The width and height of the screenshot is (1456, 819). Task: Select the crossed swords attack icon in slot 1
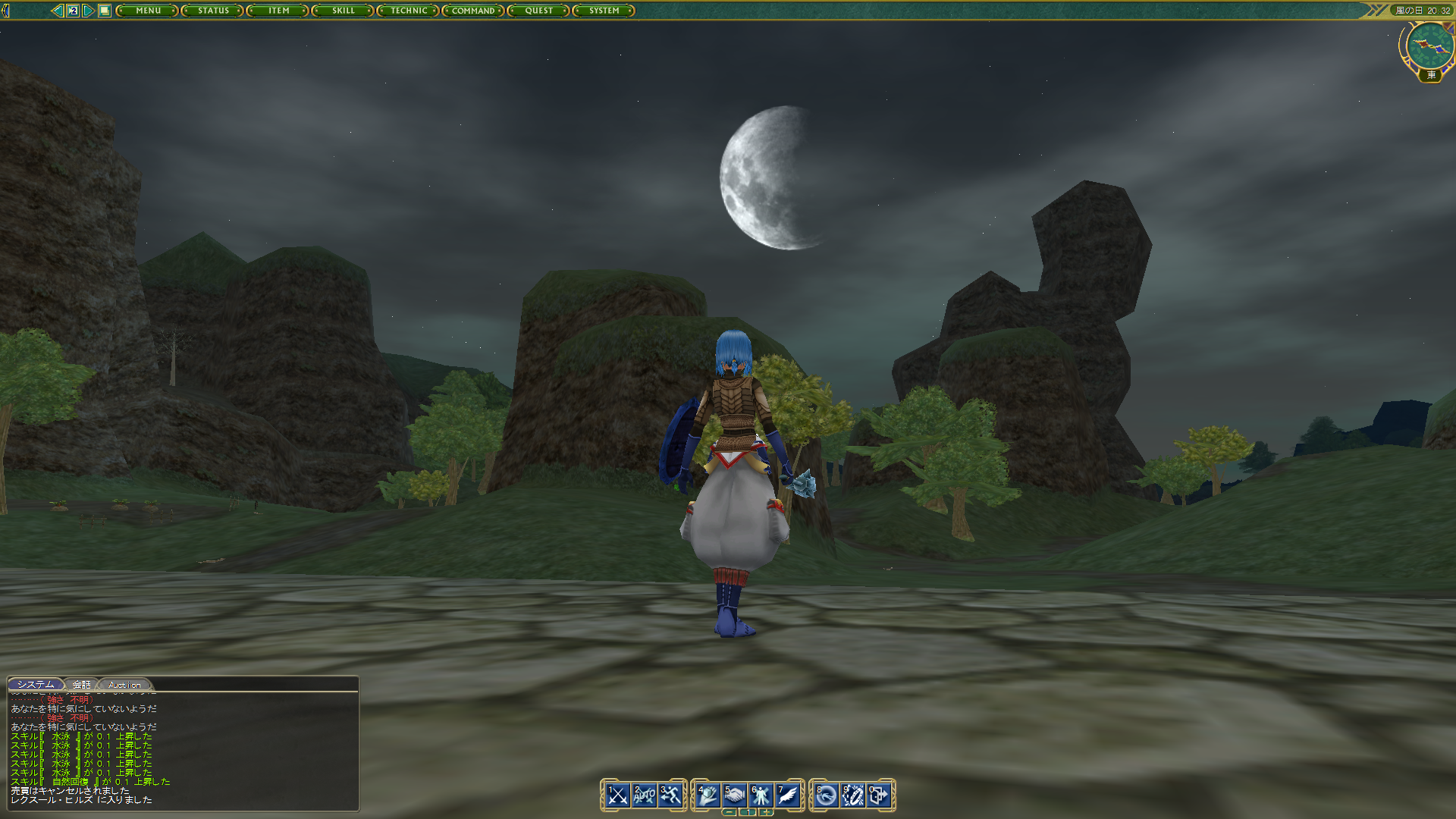click(x=617, y=794)
